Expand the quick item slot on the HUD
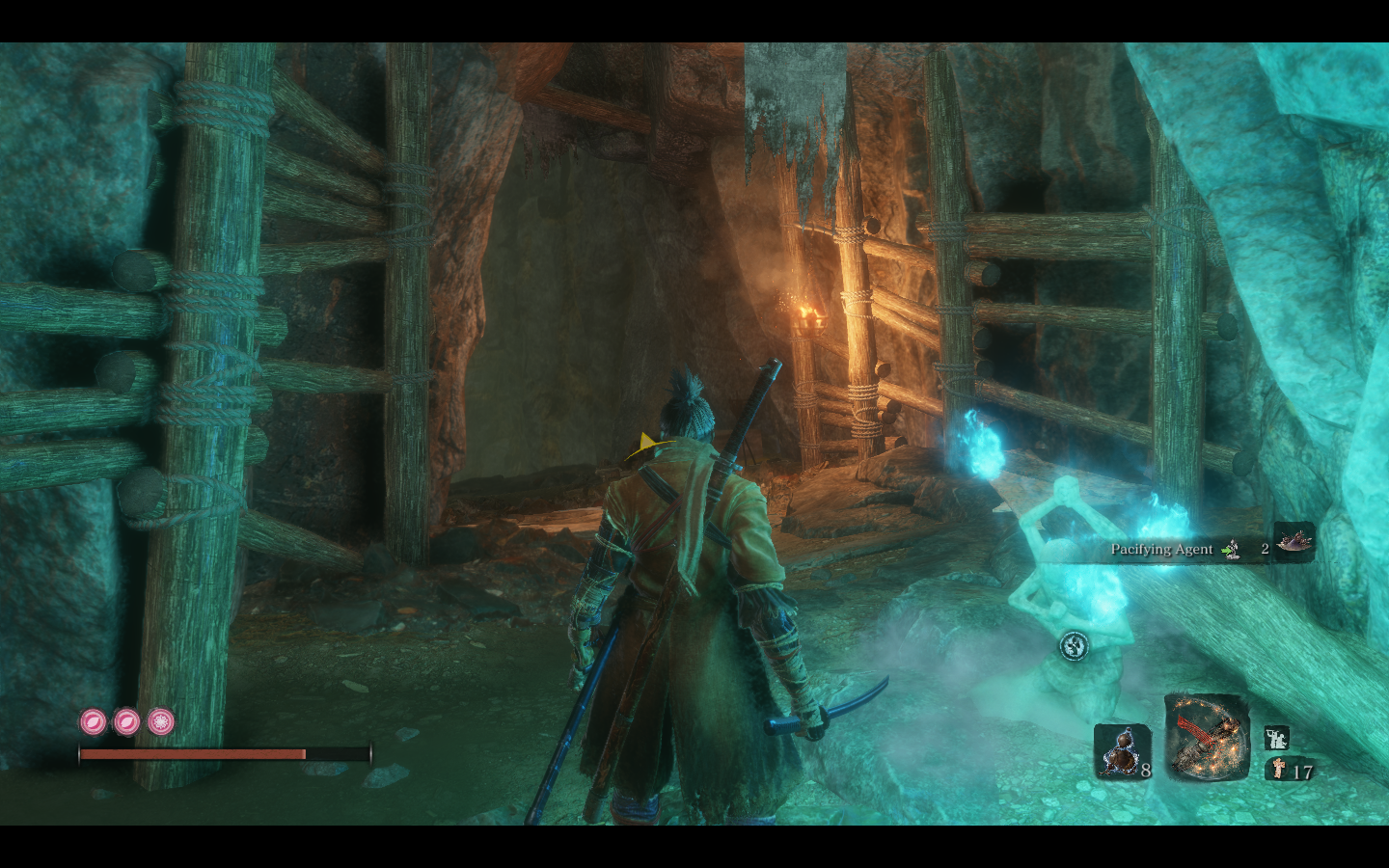Viewport: 1389px width, 868px height. (x=1123, y=750)
